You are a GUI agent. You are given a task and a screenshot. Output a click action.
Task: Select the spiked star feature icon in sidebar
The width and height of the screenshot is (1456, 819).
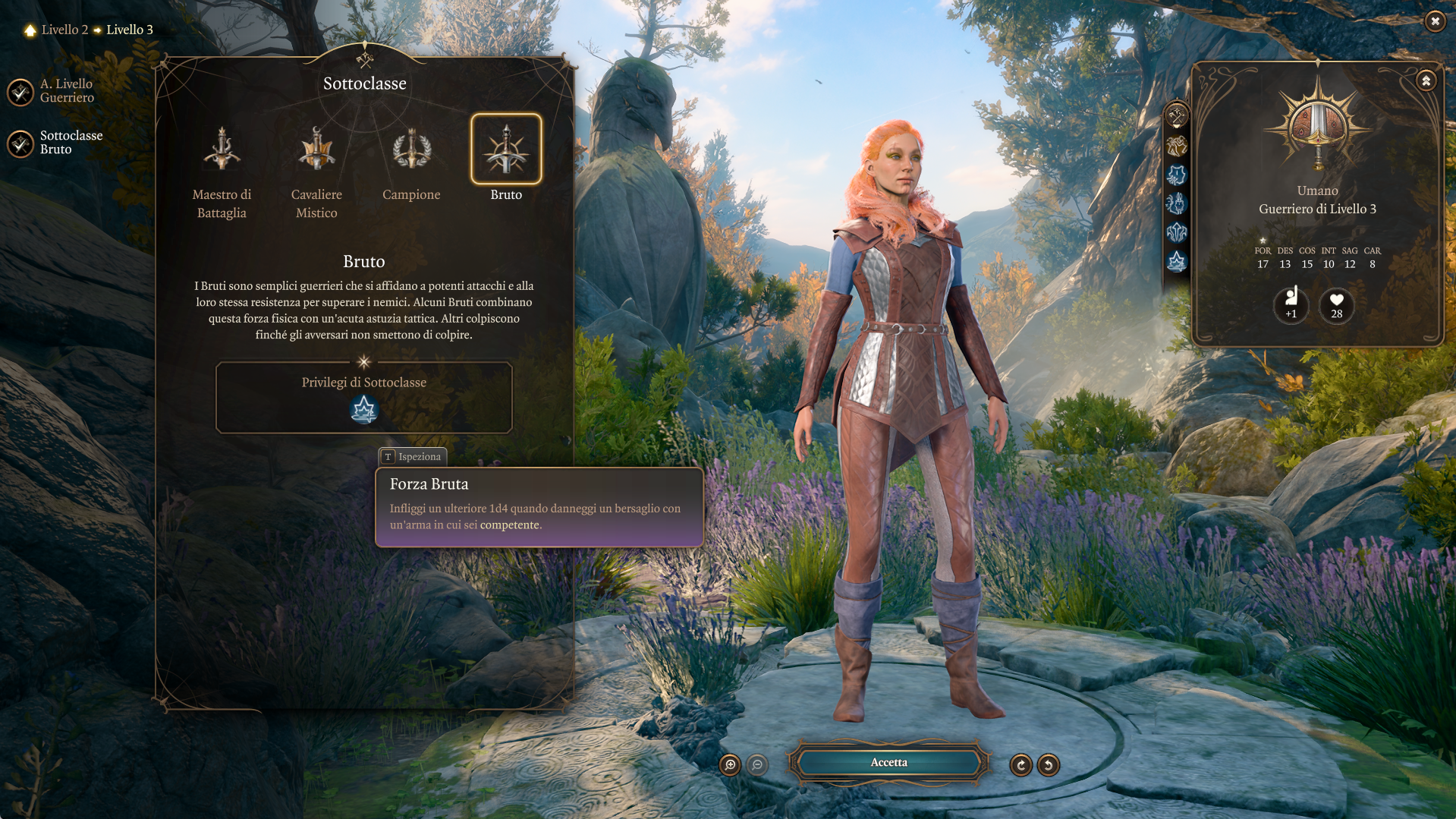1177,262
